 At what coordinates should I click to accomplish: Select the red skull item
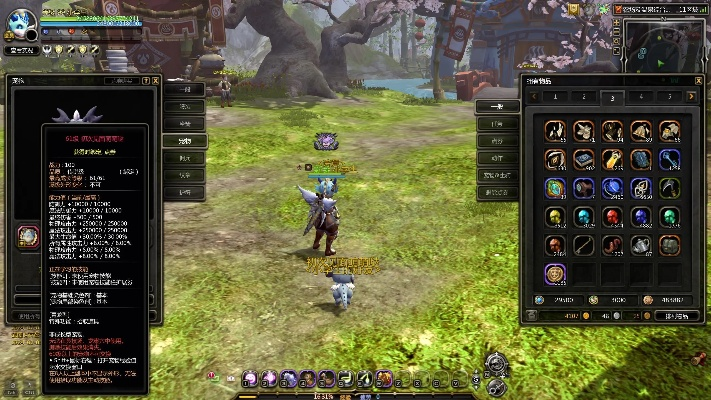[612, 216]
